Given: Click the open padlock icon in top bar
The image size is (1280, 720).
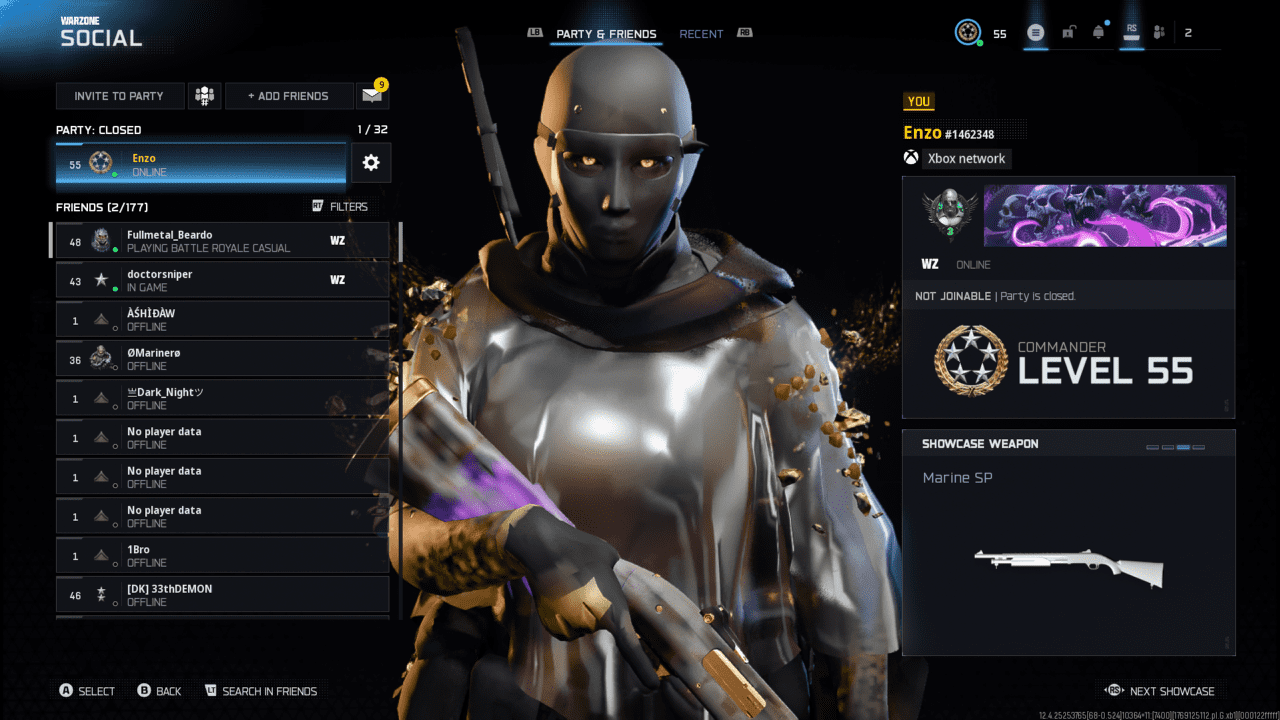Looking at the screenshot, I should pos(1068,33).
